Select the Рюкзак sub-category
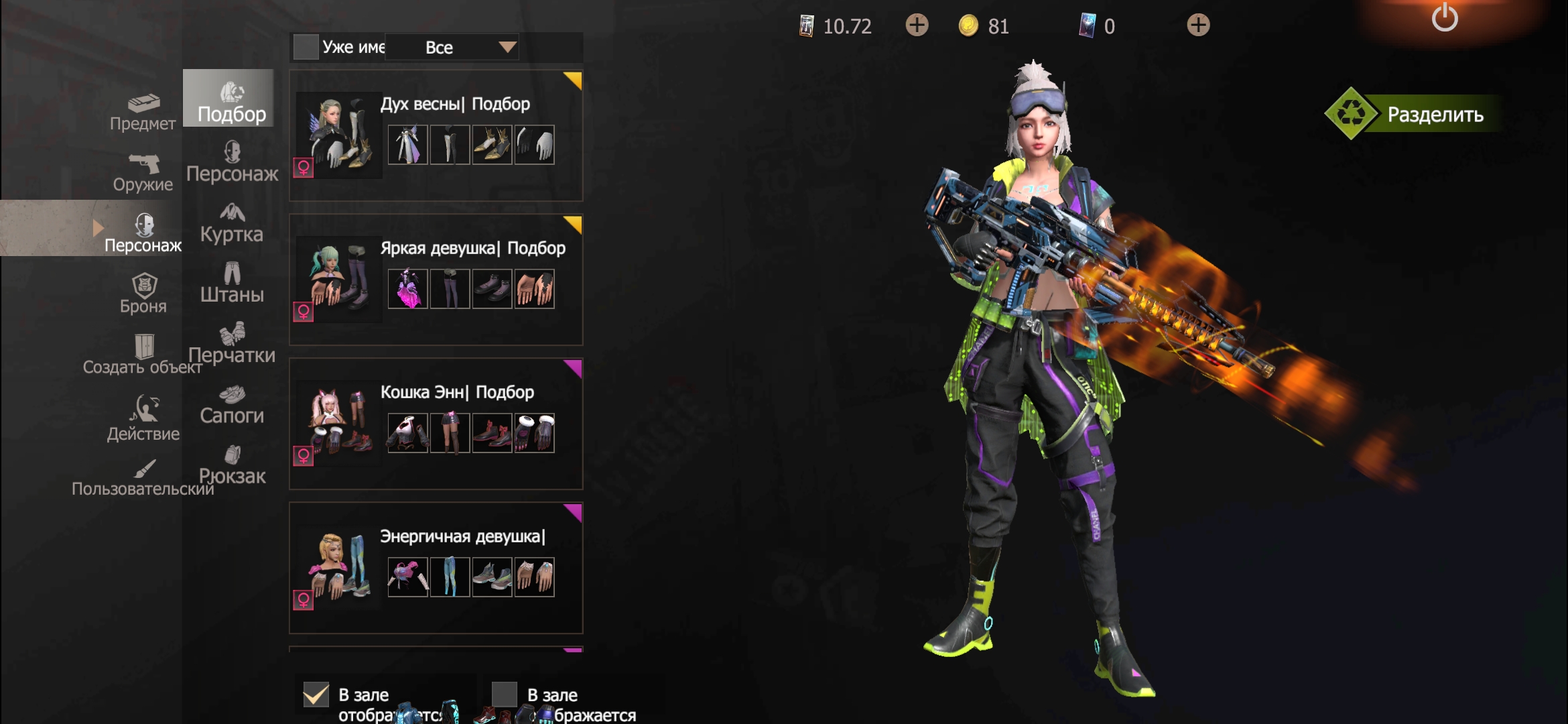This screenshot has width=1568, height=724. point(232,465)
